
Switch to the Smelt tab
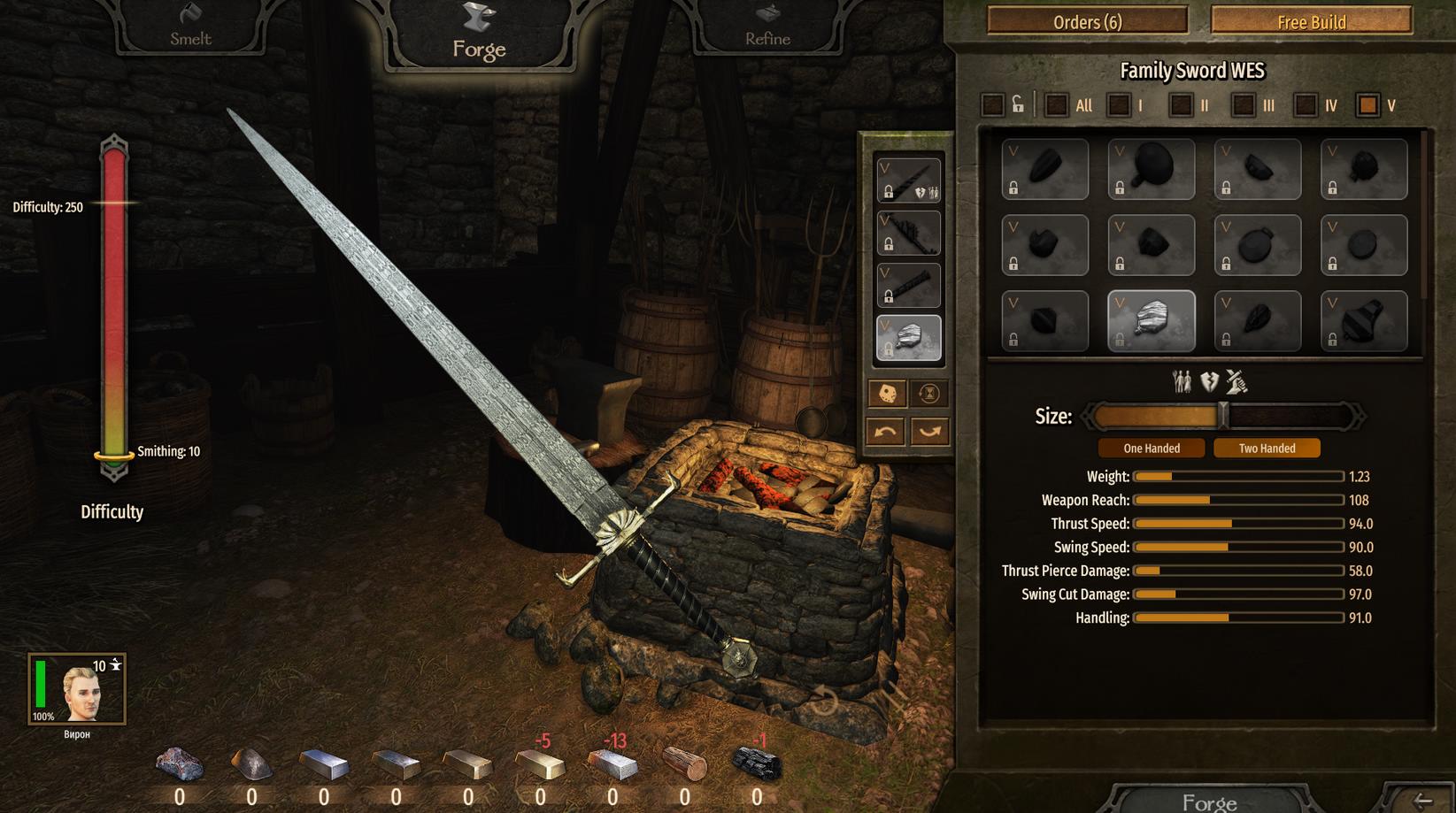click(190, 28)
